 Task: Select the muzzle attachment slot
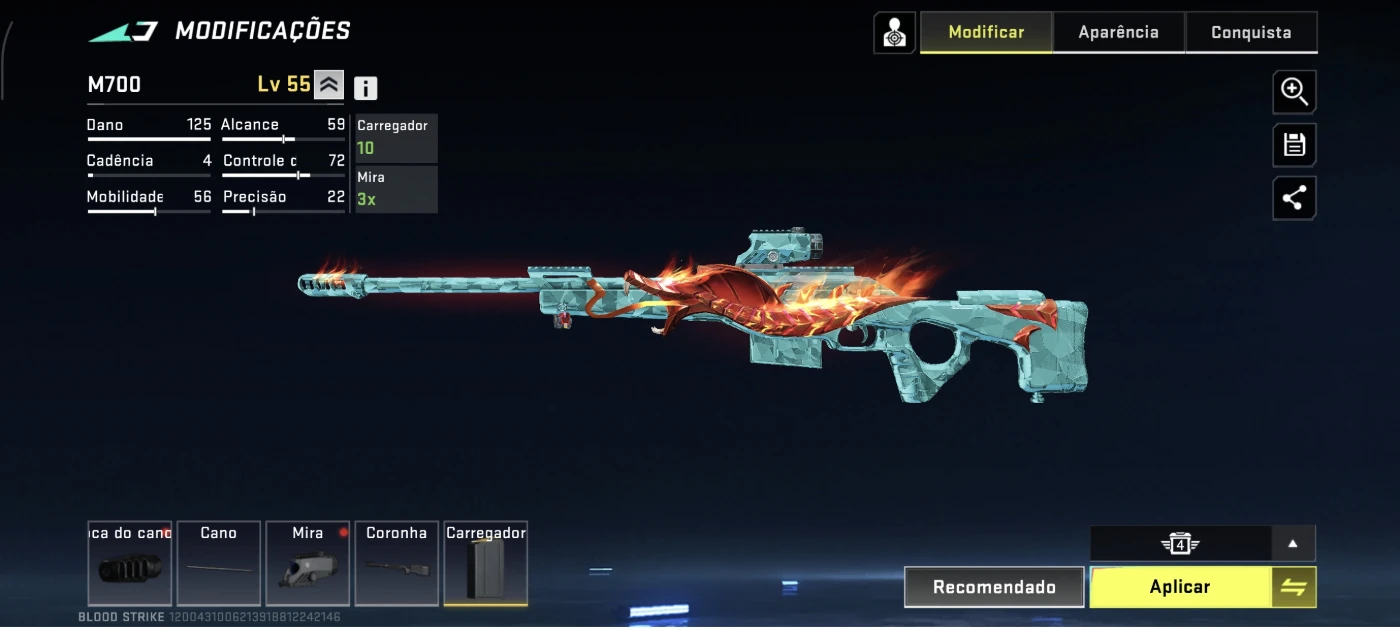click(x=130, y=563)
